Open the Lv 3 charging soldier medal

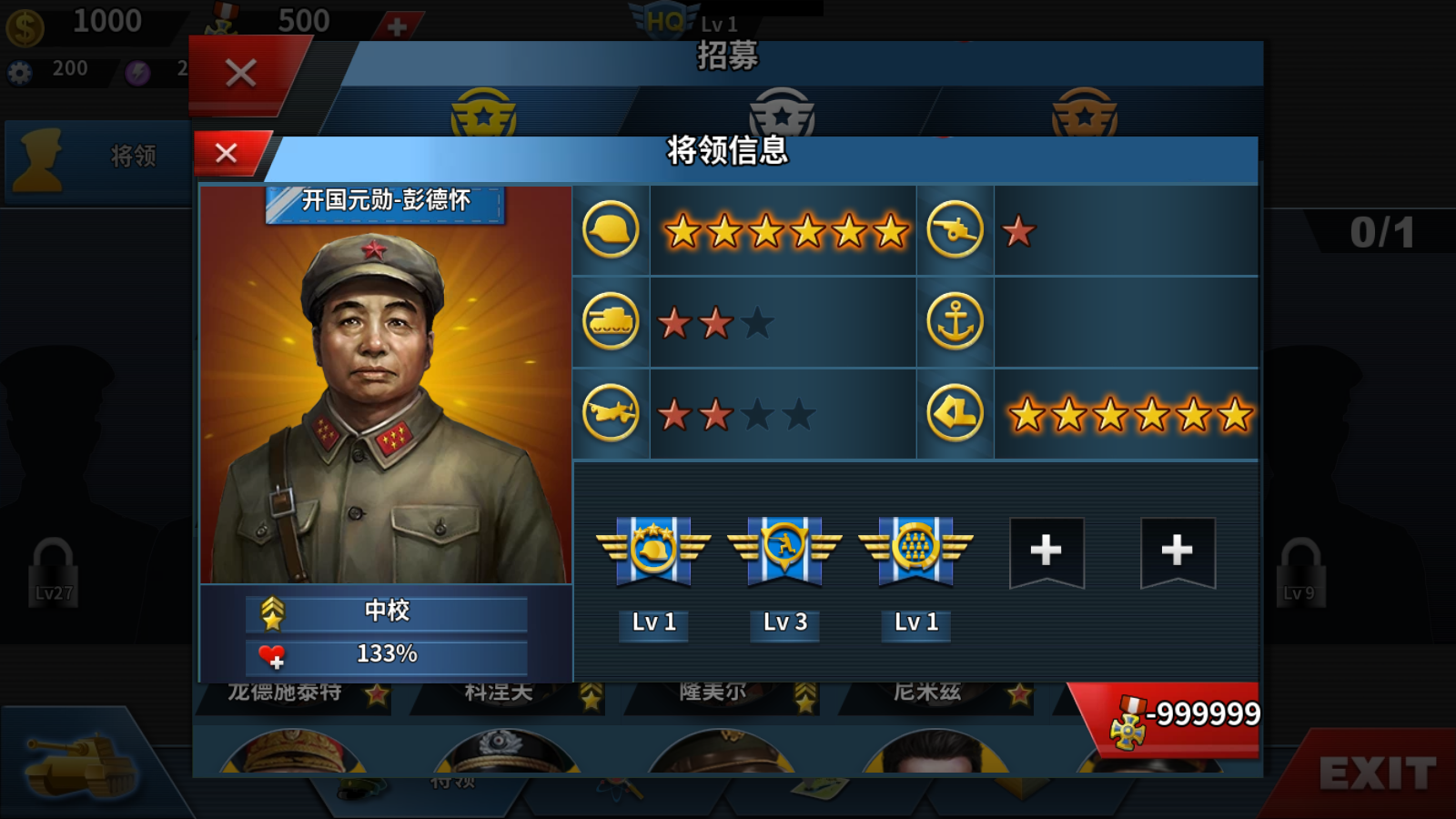pos(784,551)
